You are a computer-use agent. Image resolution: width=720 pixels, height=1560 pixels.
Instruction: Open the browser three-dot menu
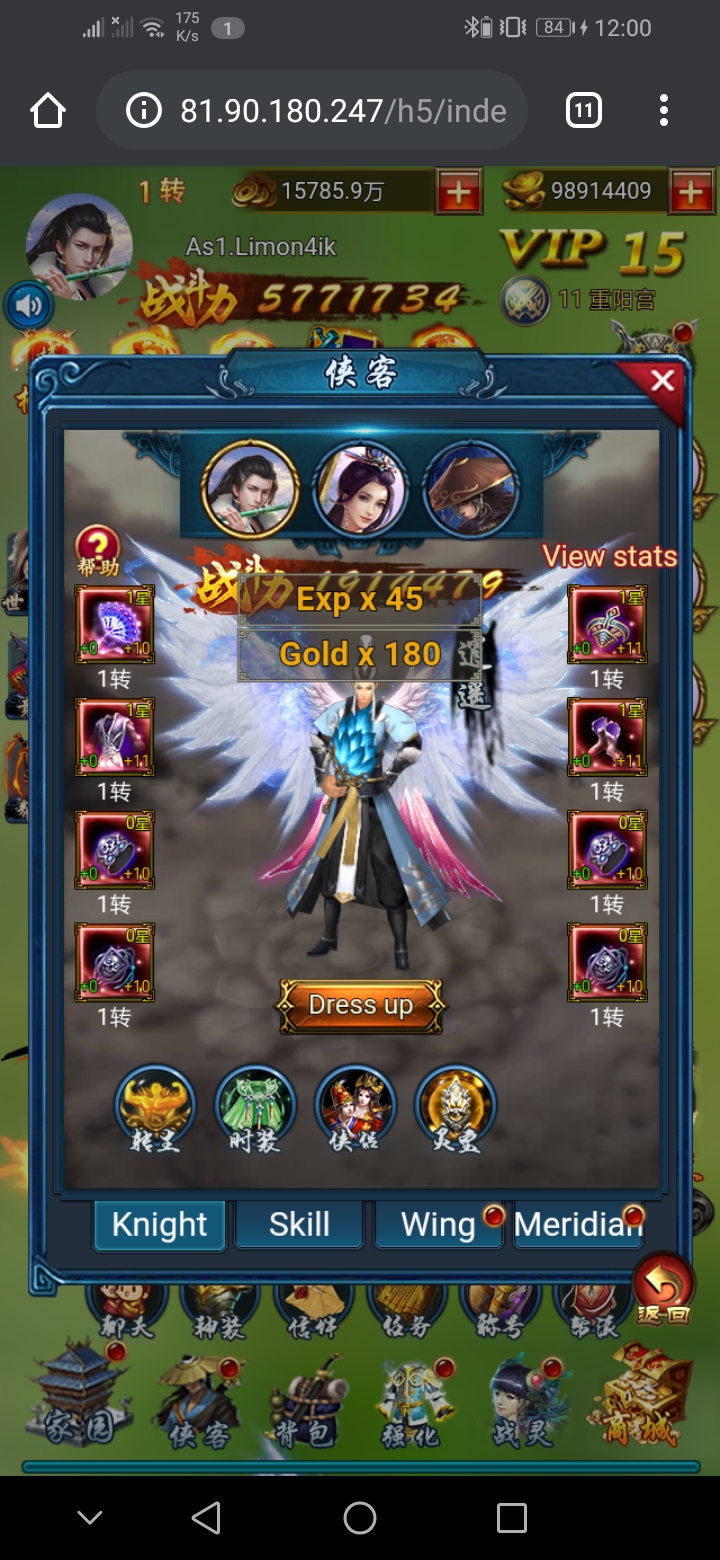[x=664, y=110]
